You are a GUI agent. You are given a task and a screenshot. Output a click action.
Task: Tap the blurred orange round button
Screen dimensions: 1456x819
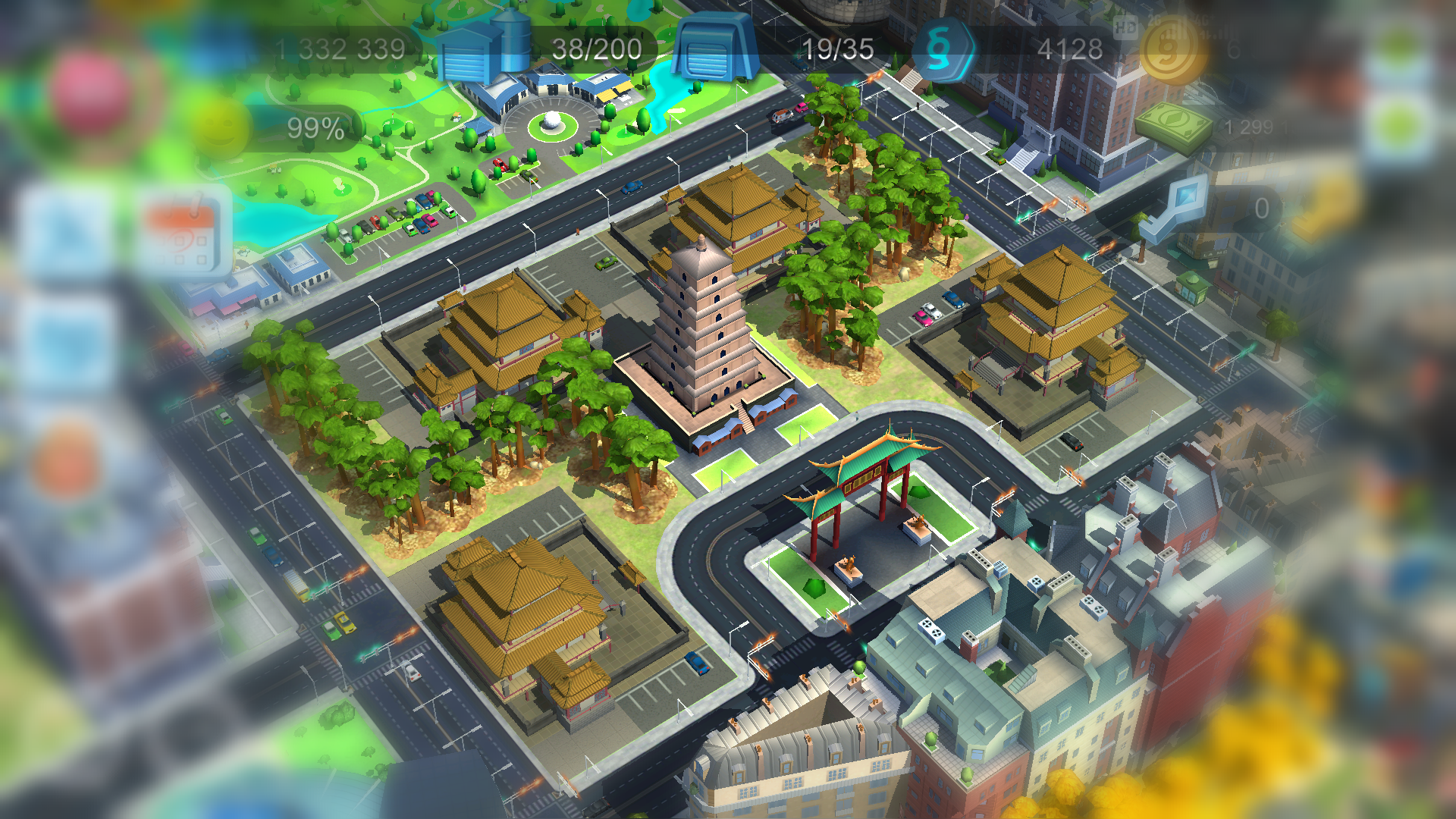66,460
